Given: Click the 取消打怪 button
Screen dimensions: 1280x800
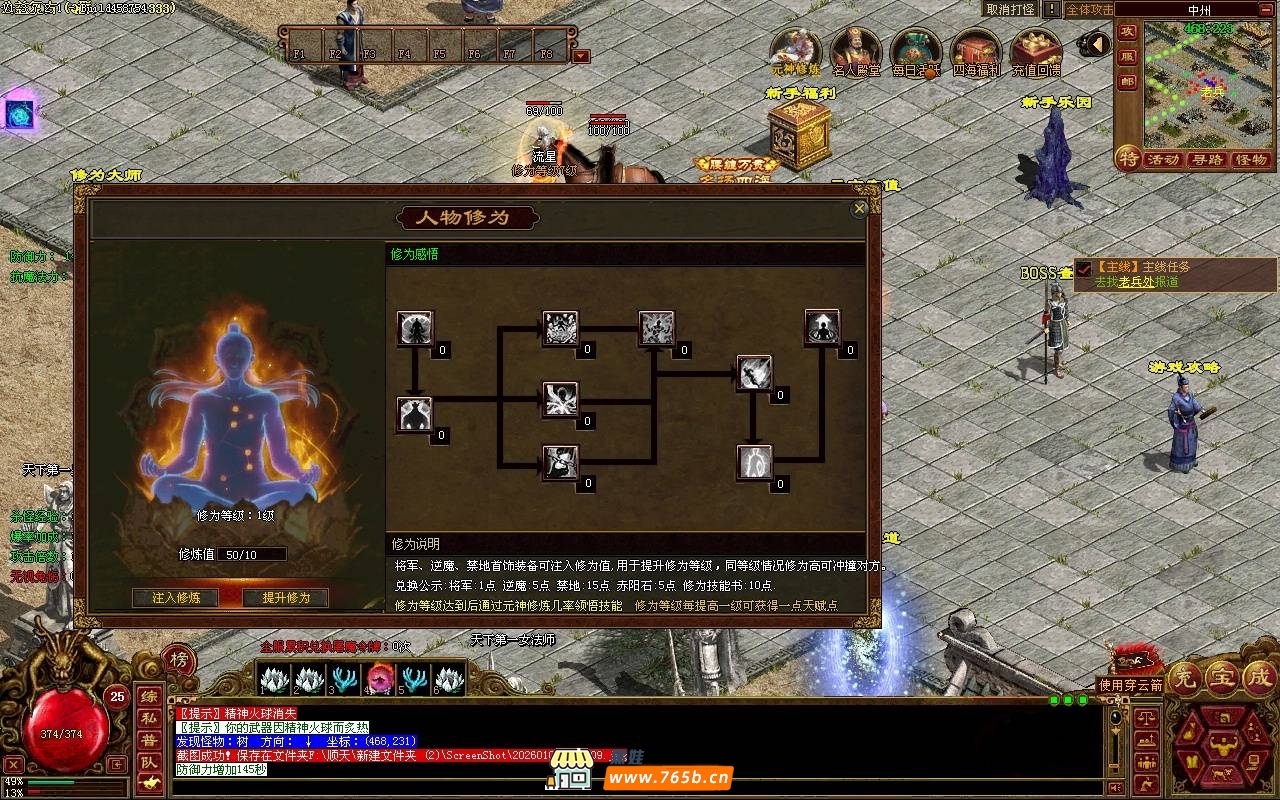Looking at the screenshot, I should (1010, 9).
